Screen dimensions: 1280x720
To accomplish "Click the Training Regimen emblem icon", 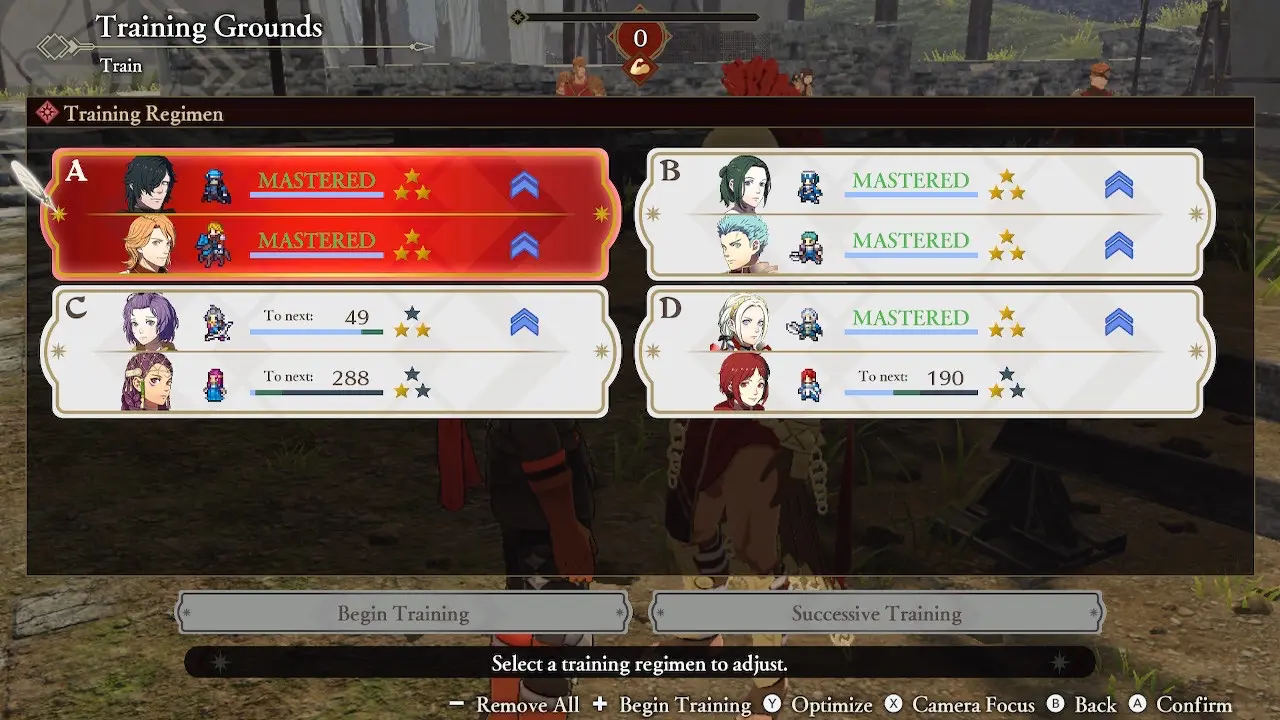I will (49, 113).
